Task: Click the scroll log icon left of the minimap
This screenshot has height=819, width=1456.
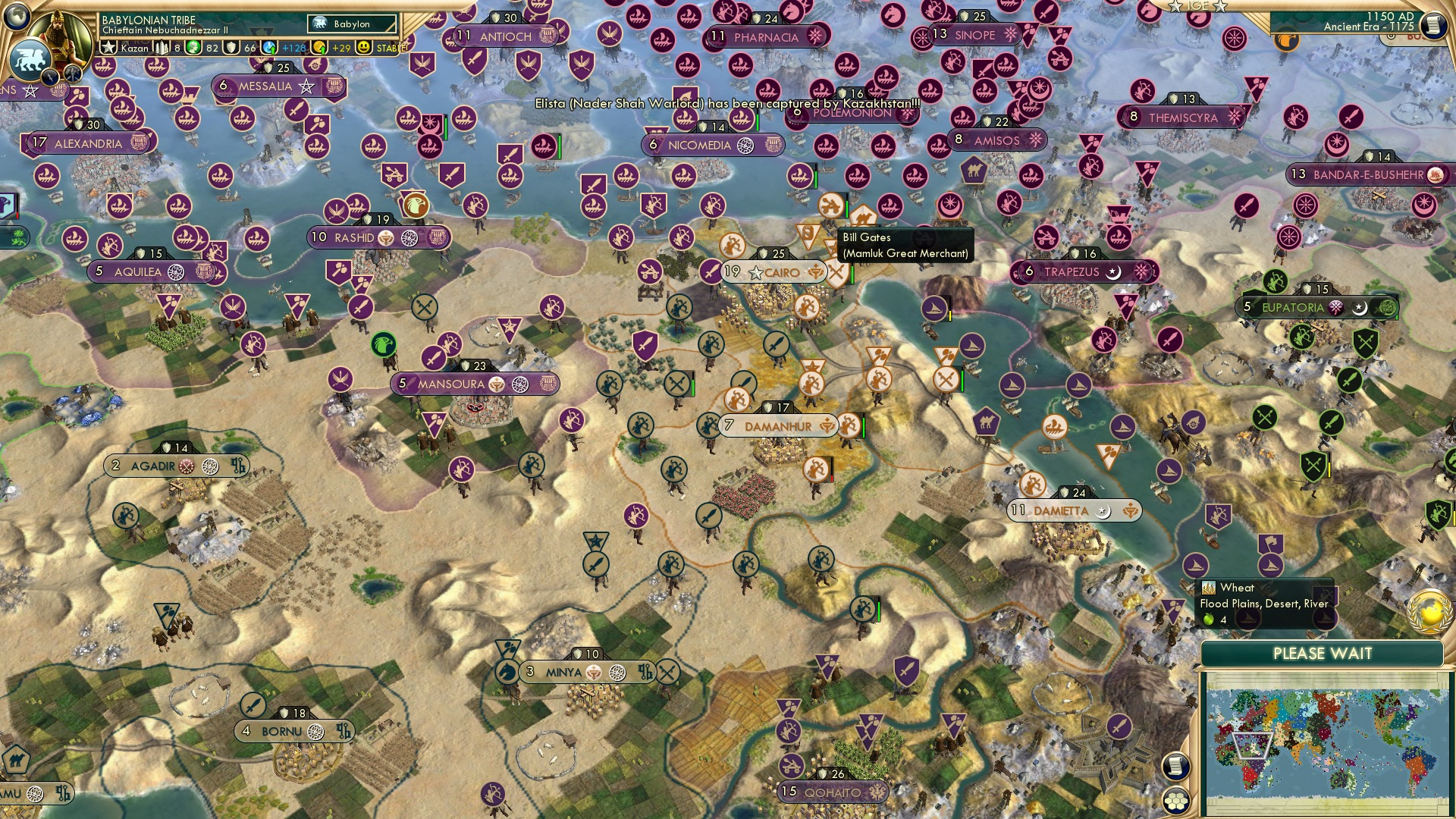Action: click(1175, 766)
